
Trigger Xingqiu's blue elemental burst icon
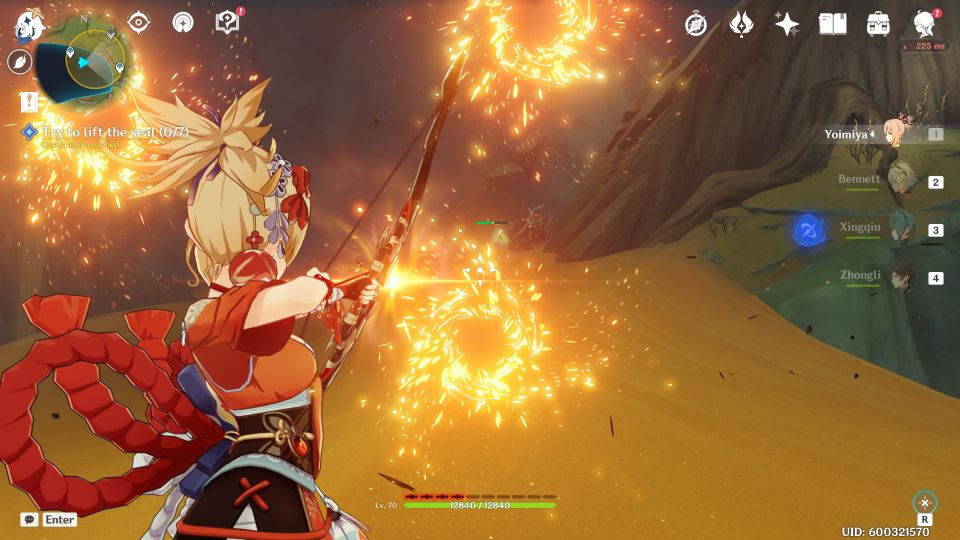click(808, 230)
